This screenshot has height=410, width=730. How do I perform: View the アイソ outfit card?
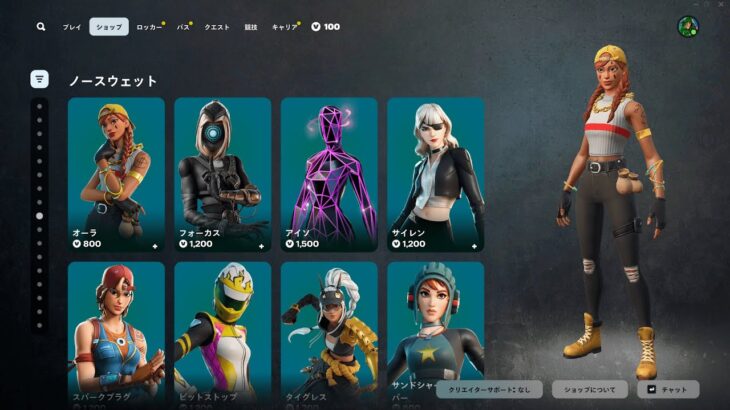[329, 174]
